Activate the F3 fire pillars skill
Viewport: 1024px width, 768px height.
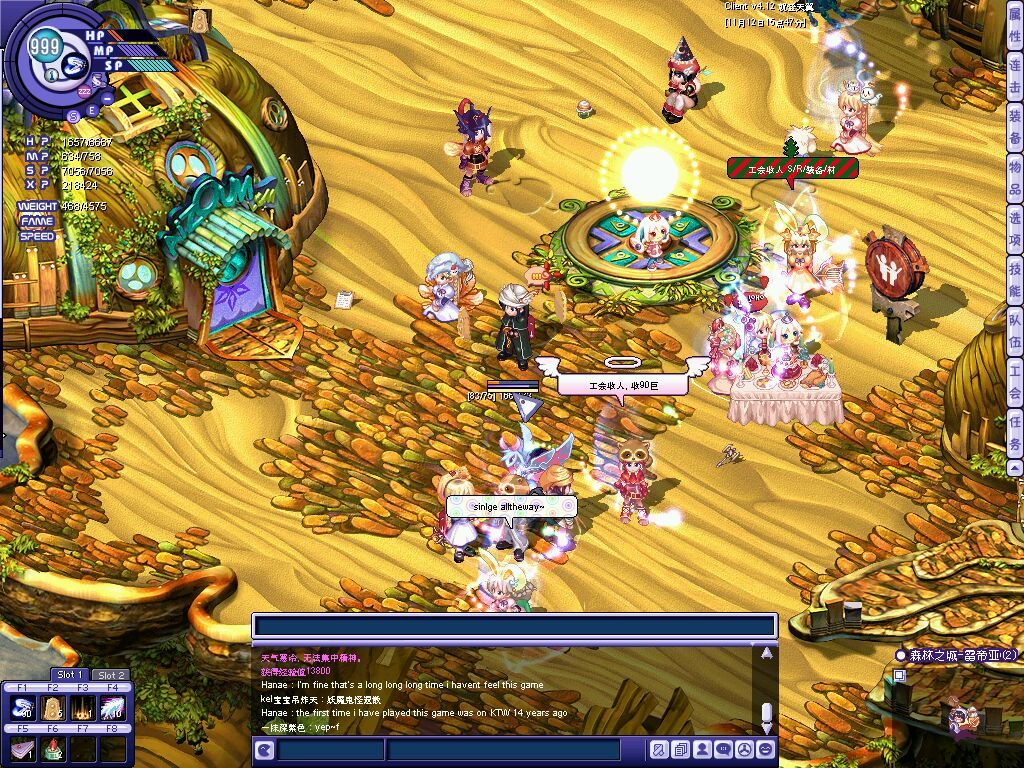coord(82,708)
